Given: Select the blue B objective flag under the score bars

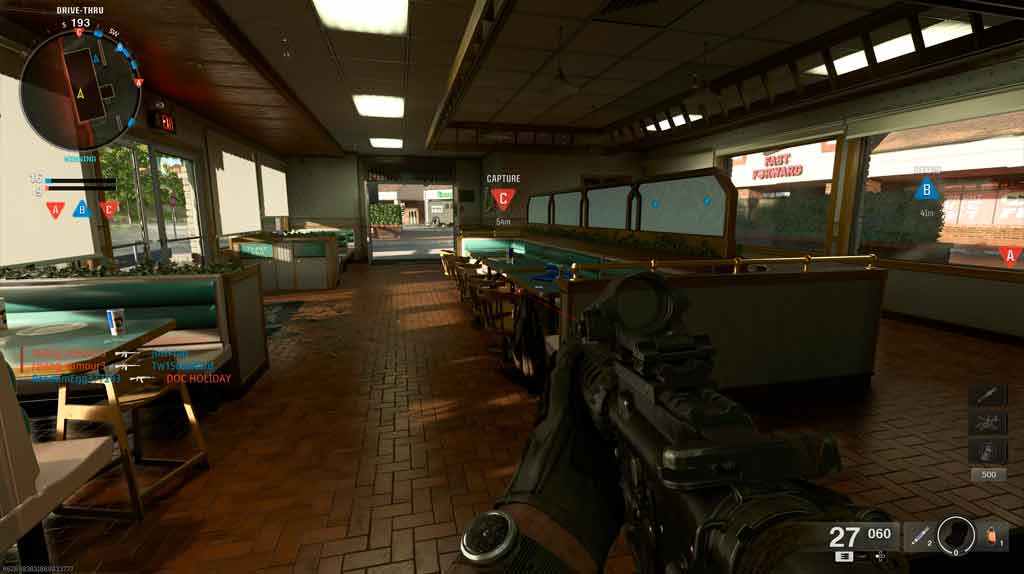Looking at the screenshot, I should tap(82, 210).
